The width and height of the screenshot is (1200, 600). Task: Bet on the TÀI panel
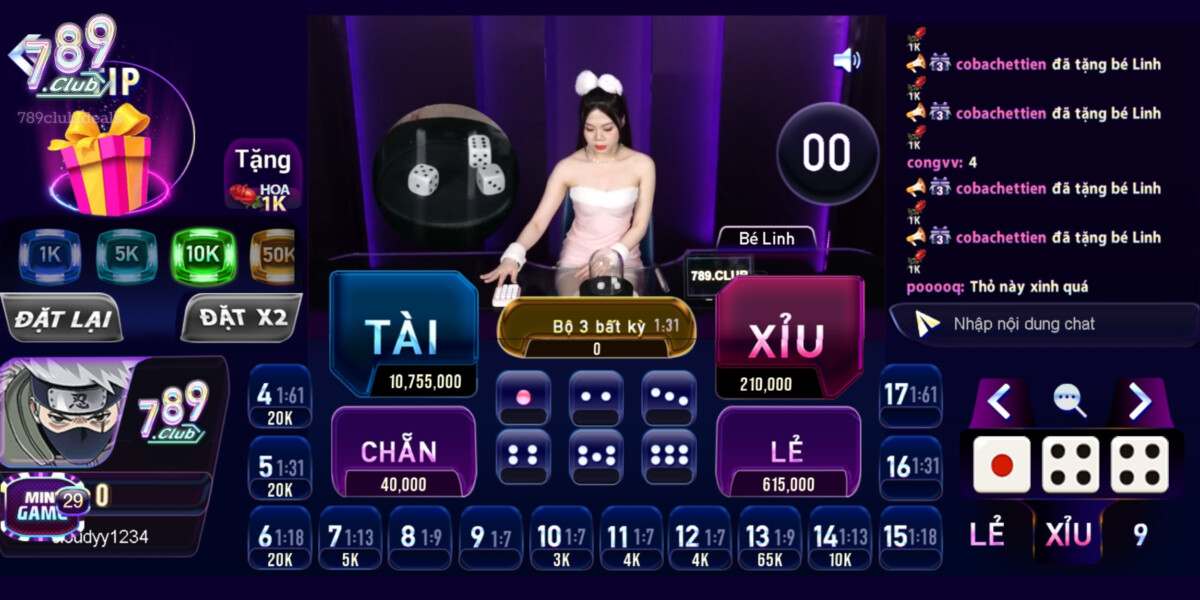pos(403,334)
